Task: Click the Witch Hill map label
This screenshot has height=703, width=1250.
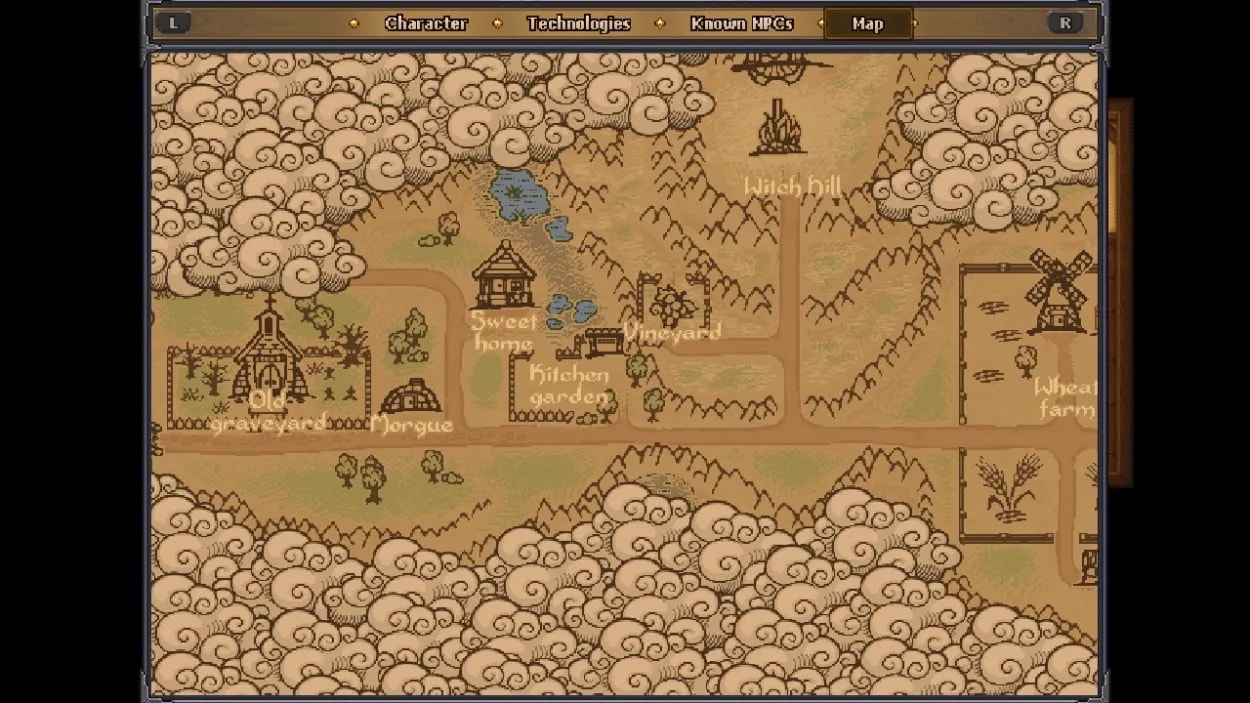Action: click(793, 187)
